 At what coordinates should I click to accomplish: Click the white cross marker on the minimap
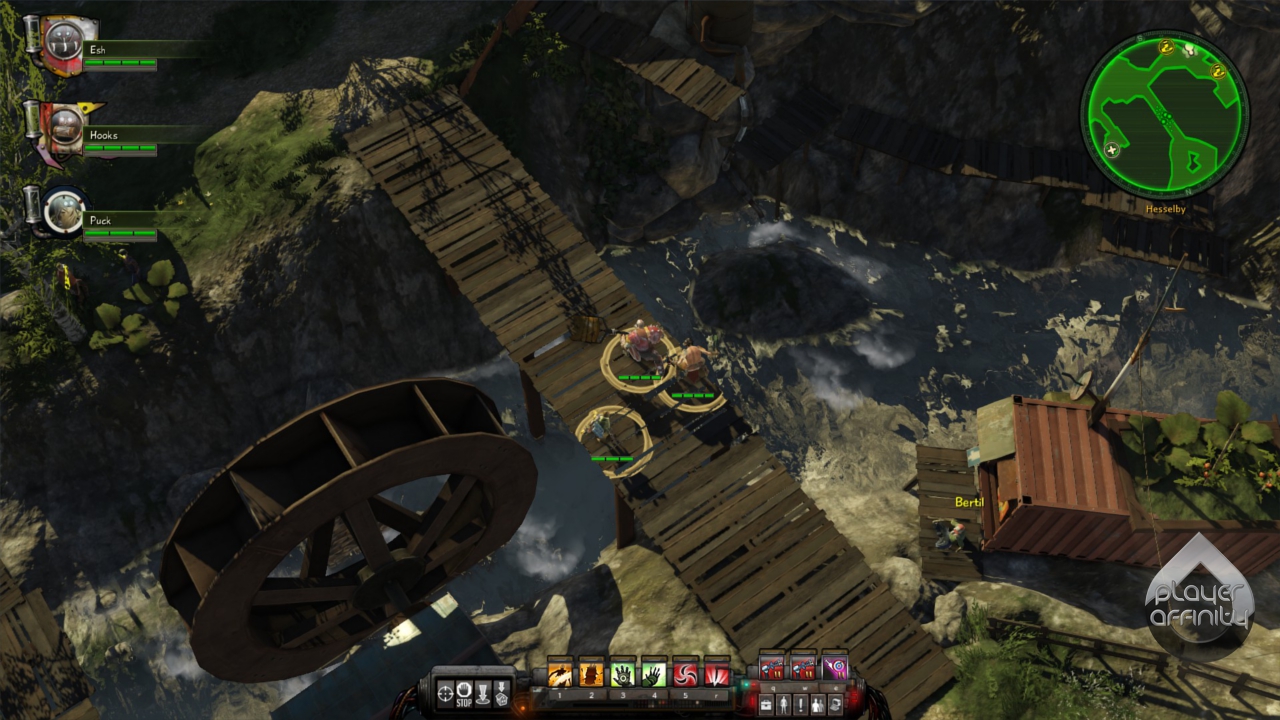(1112, 150)
